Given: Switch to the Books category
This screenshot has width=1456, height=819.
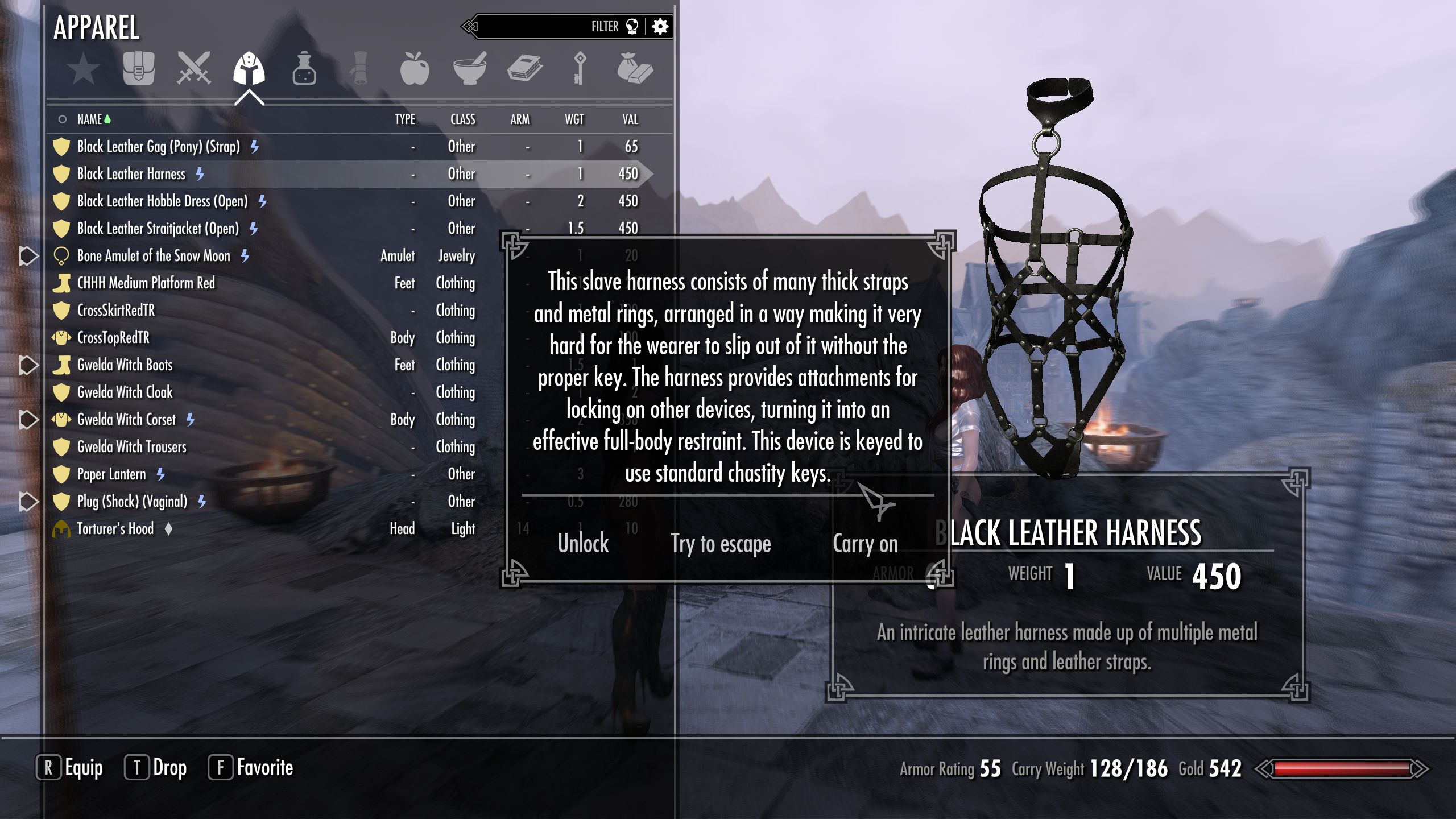Looking at the screenshot, I should point(524,69).
